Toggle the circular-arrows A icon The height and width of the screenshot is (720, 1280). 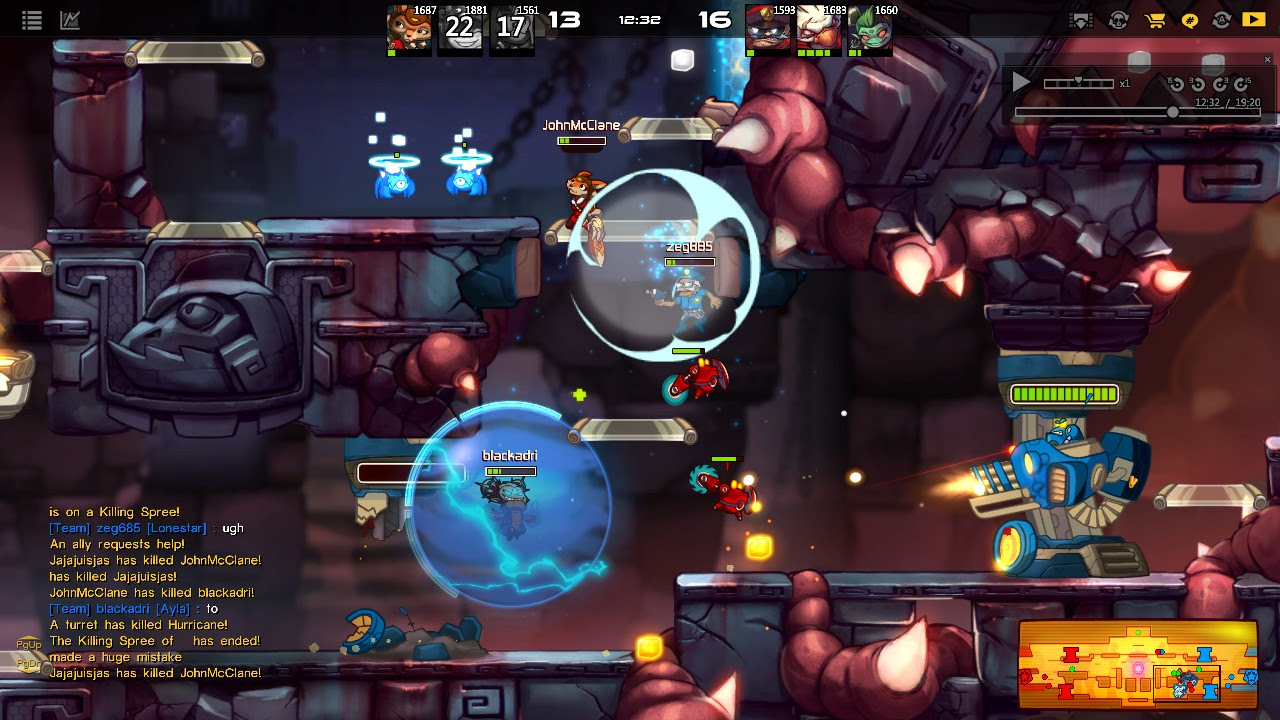click(x=1221, y=19)
